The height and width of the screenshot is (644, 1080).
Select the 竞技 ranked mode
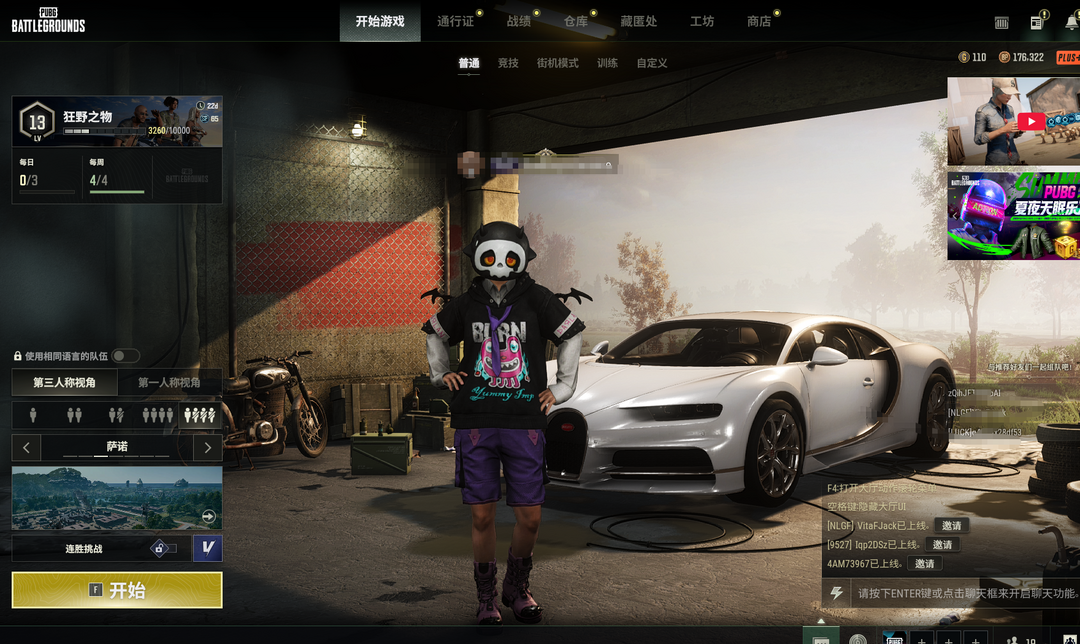508,63
